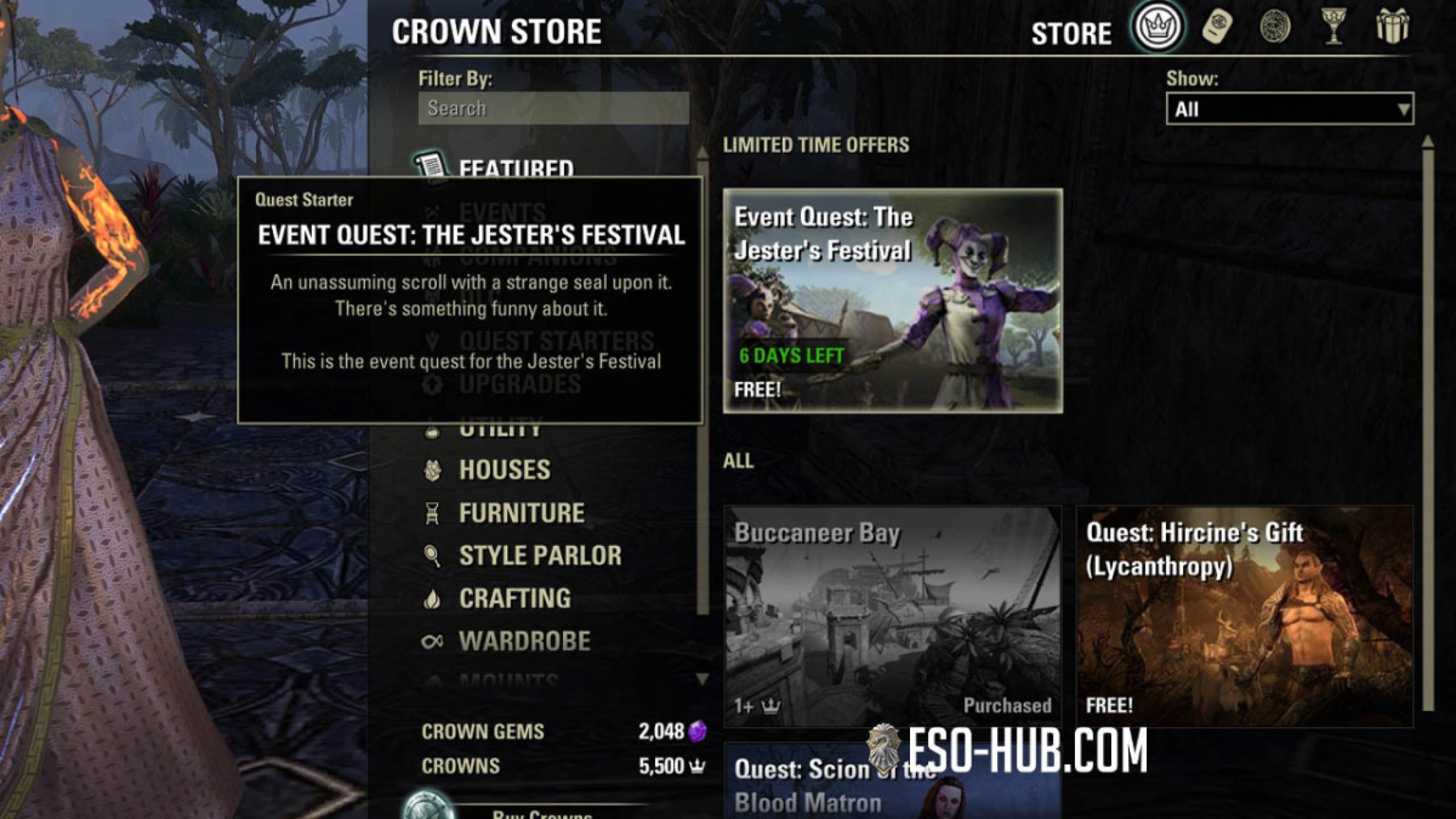The image size is (1456, 819).
Task: Select the Crown Store crown icon
Action: point(1158,27)
